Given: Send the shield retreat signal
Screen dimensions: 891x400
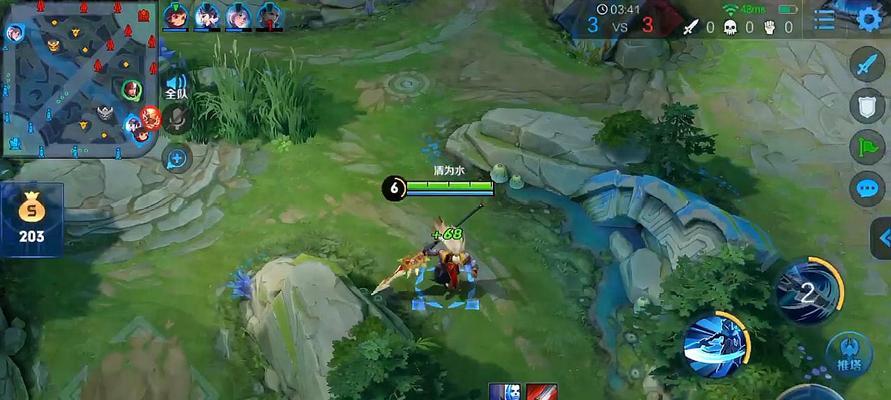Looking at the screenshot, I should pos(866,105).
